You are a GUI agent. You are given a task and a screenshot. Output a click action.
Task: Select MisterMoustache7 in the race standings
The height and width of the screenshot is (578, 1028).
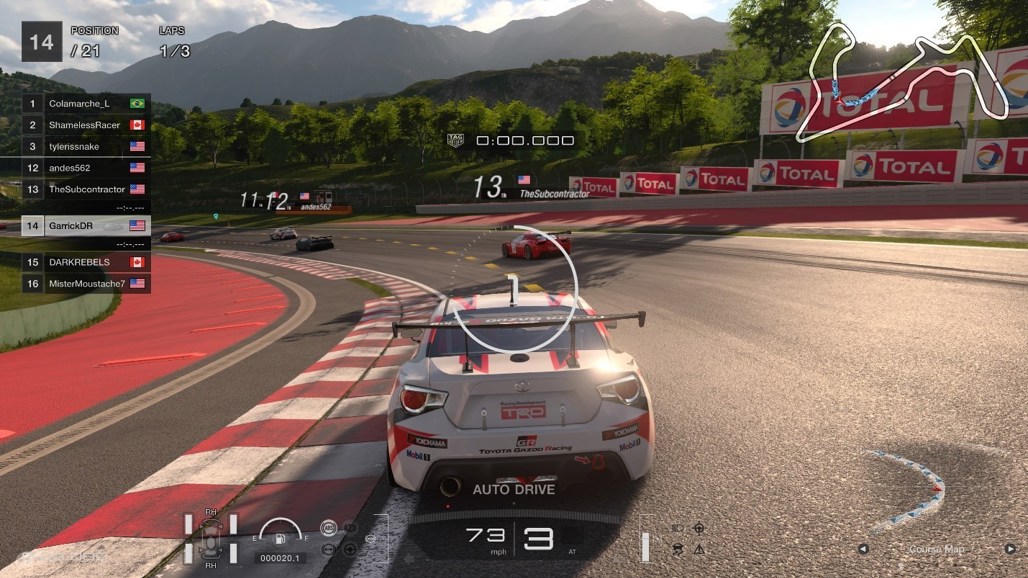tap(85, 284)
